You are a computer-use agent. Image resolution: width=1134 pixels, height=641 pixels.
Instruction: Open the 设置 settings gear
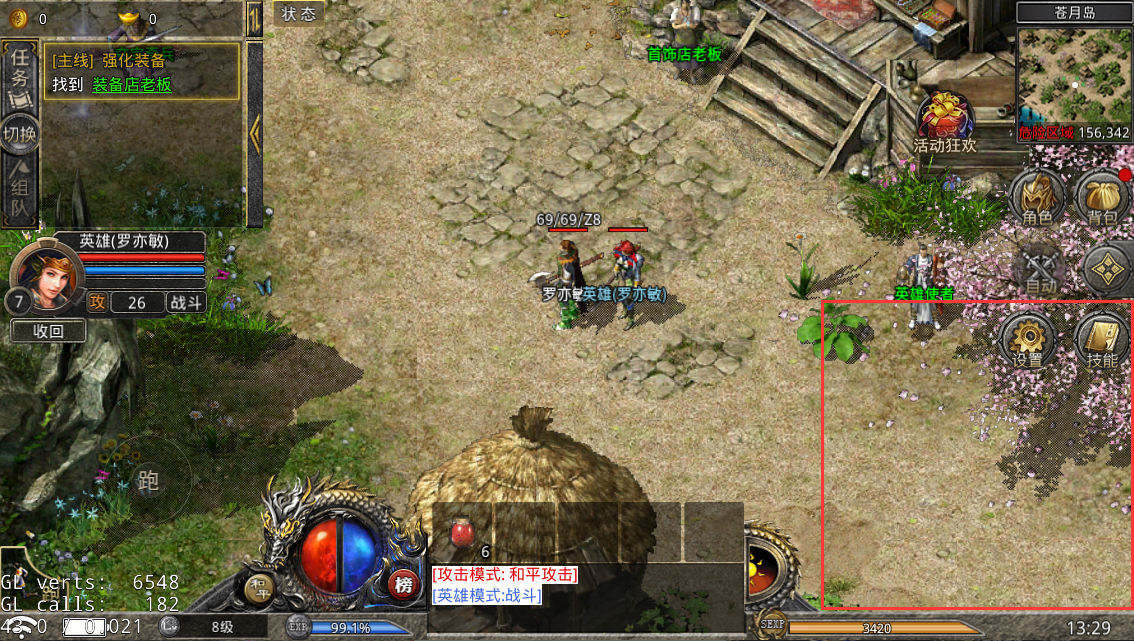click(x=1028, y=340)
